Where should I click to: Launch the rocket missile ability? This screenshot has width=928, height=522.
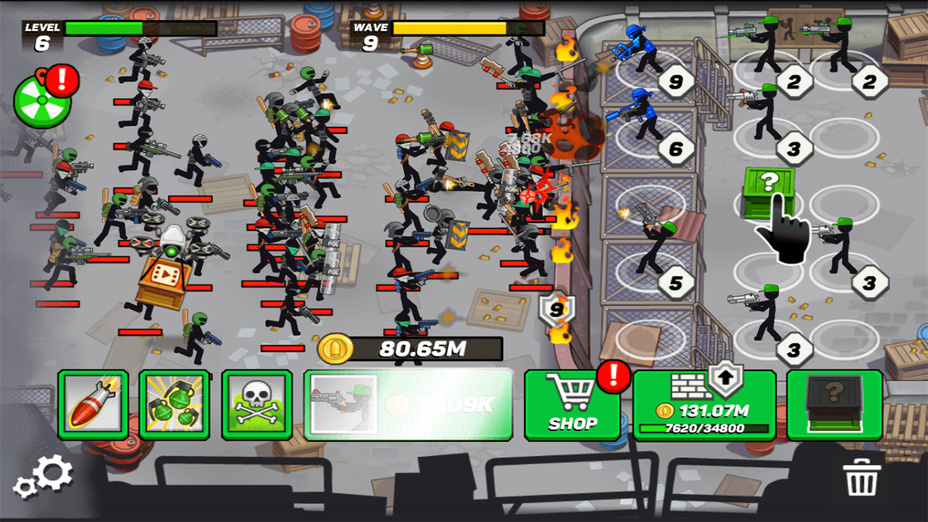coord(93,405)
